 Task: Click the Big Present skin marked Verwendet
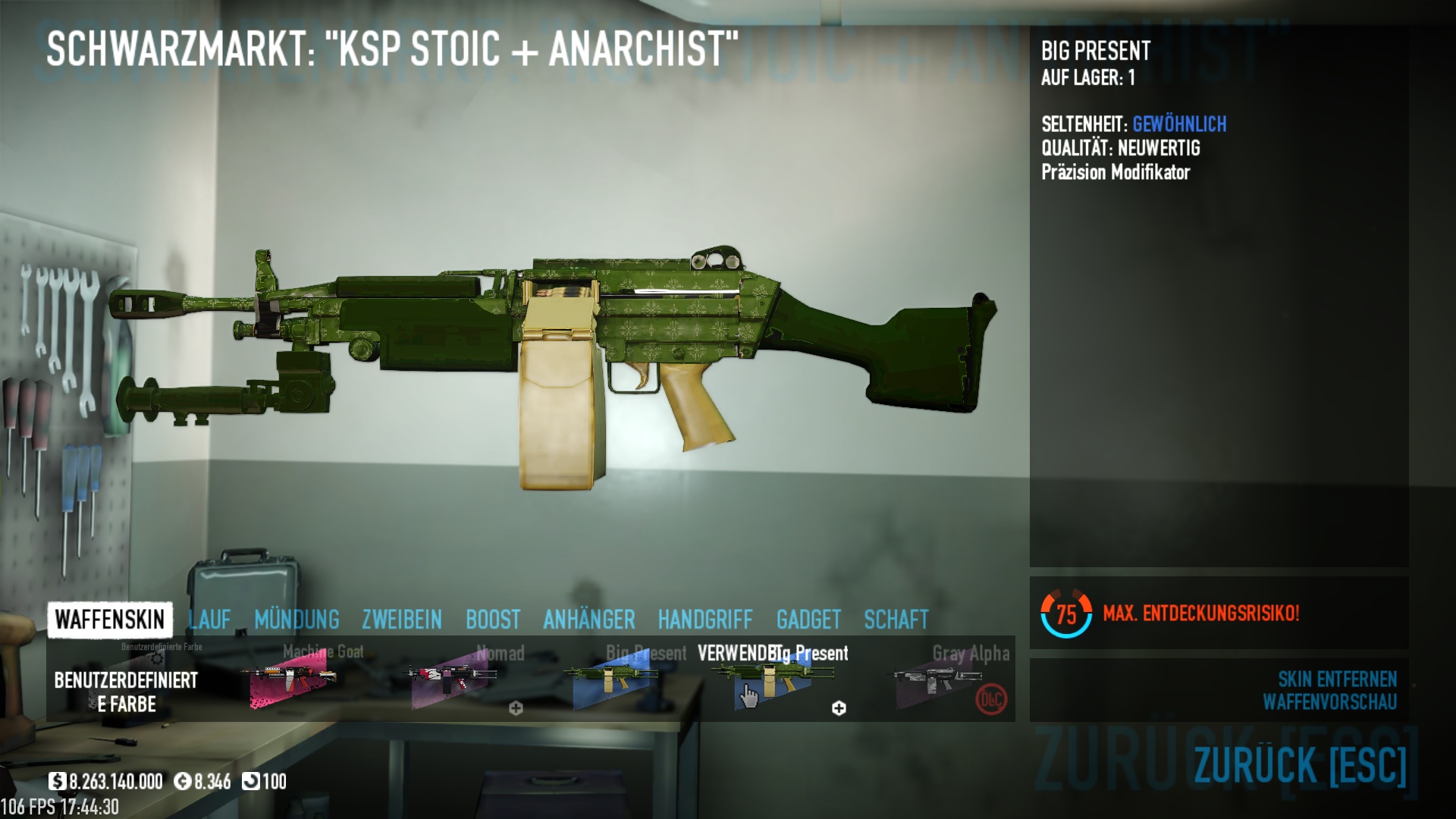[x=775, y=680]
